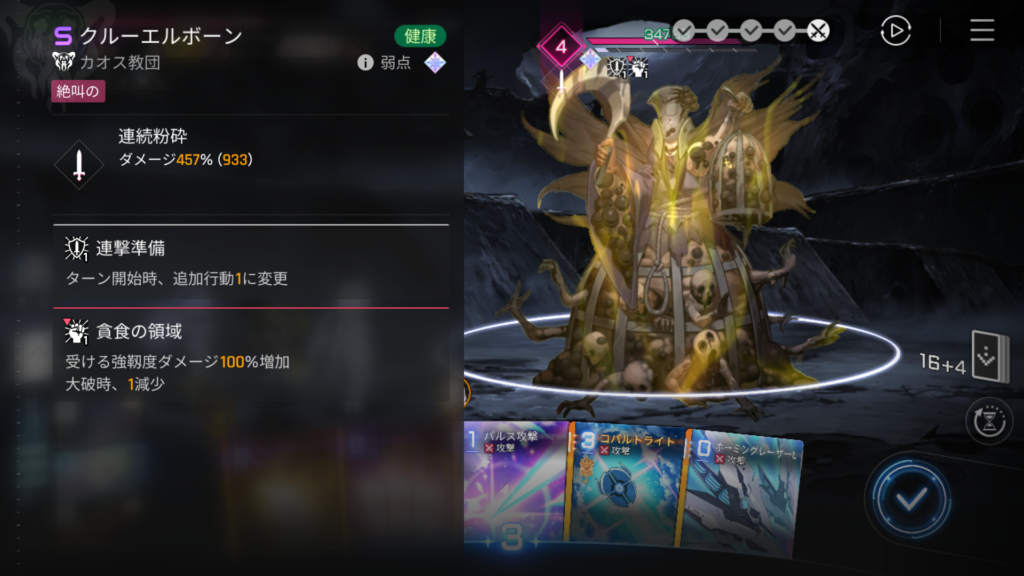Select the 貪食の領域 status entry
The image size is (1024, 576).
pos(250,356)
